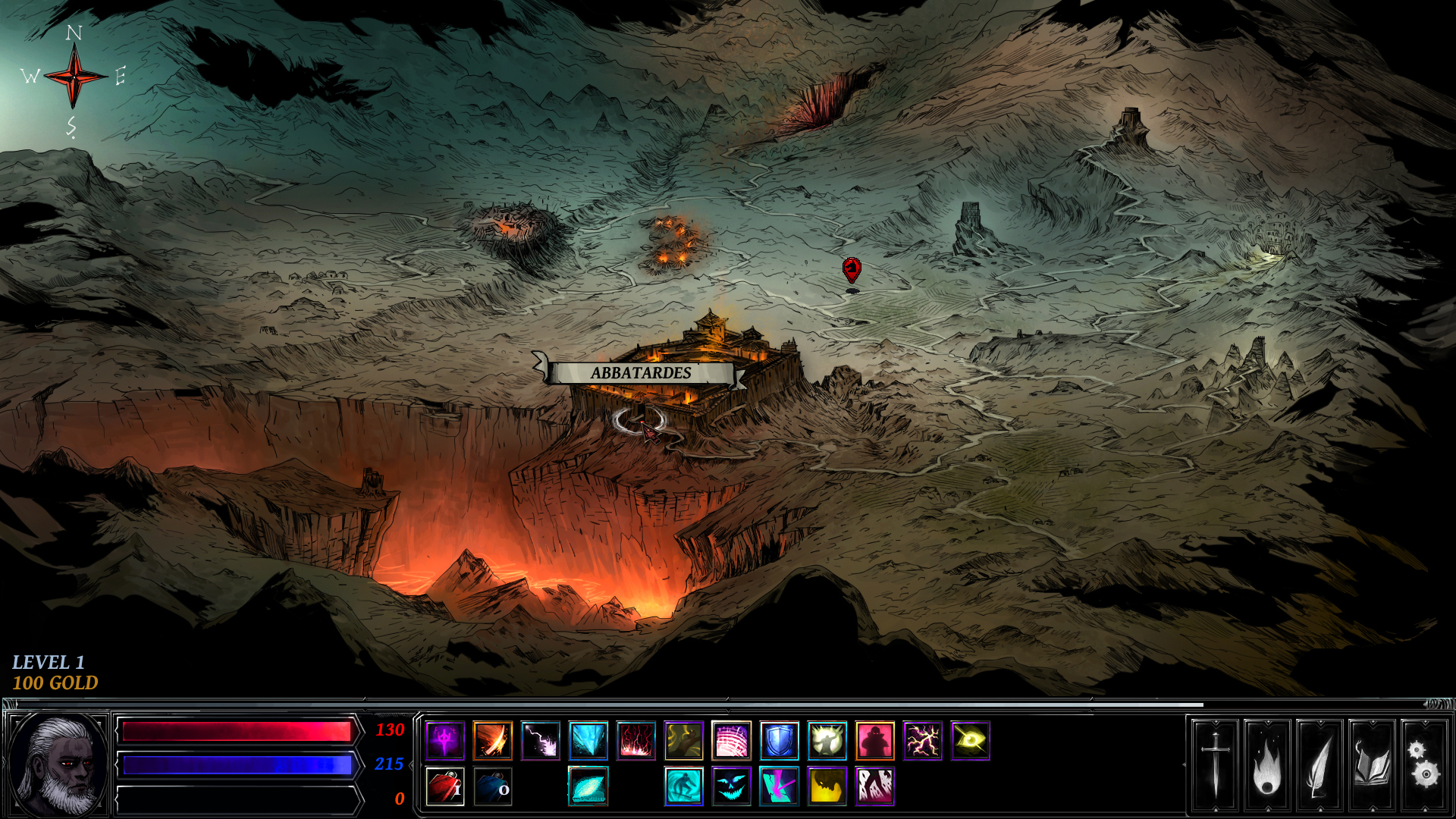1456x819 pixels.
Task: Click the purple lightning storm ability icon
Action: 924,742
